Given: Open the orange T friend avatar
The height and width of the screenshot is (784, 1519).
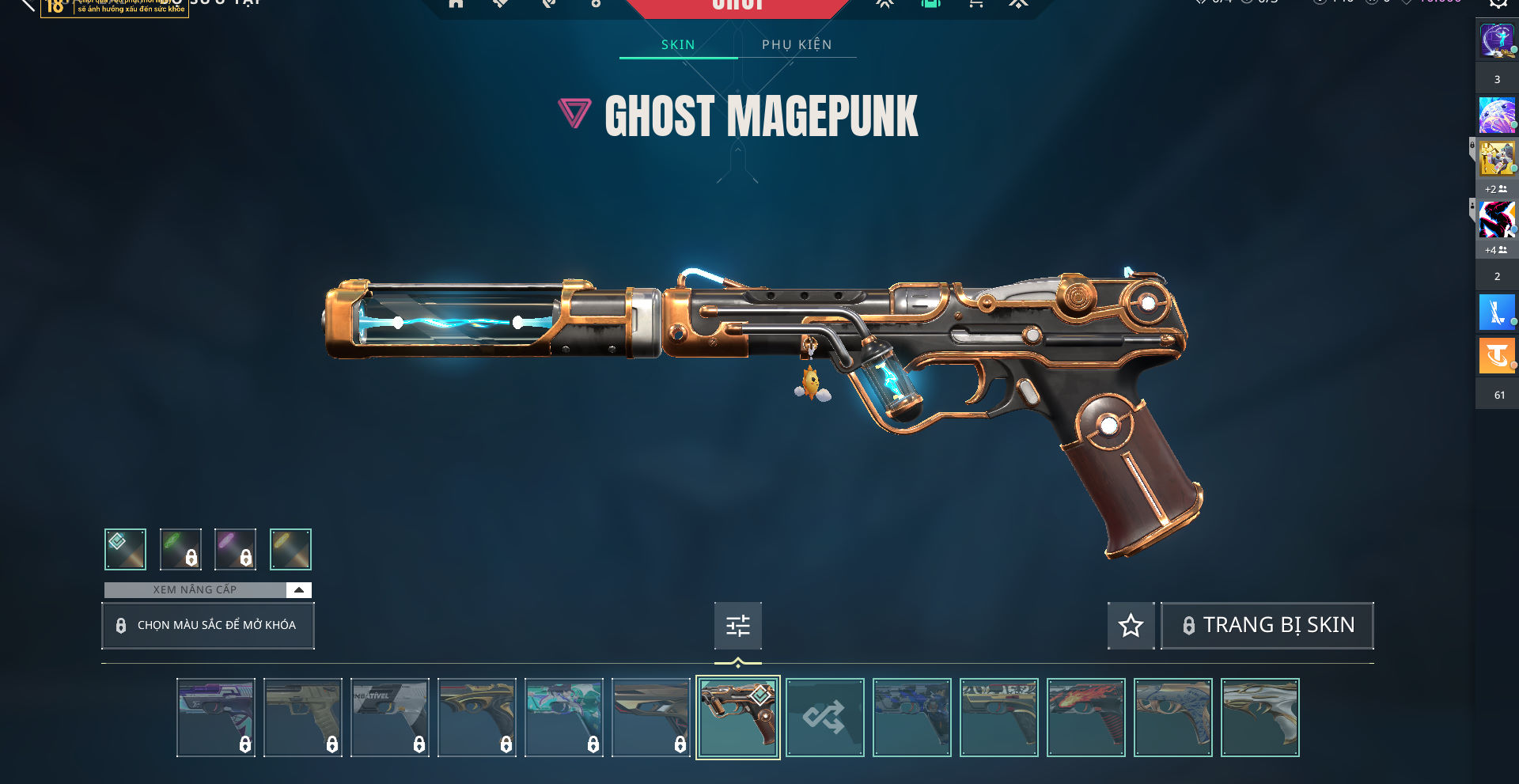Looking at the screenshot, I should 1497,355.
